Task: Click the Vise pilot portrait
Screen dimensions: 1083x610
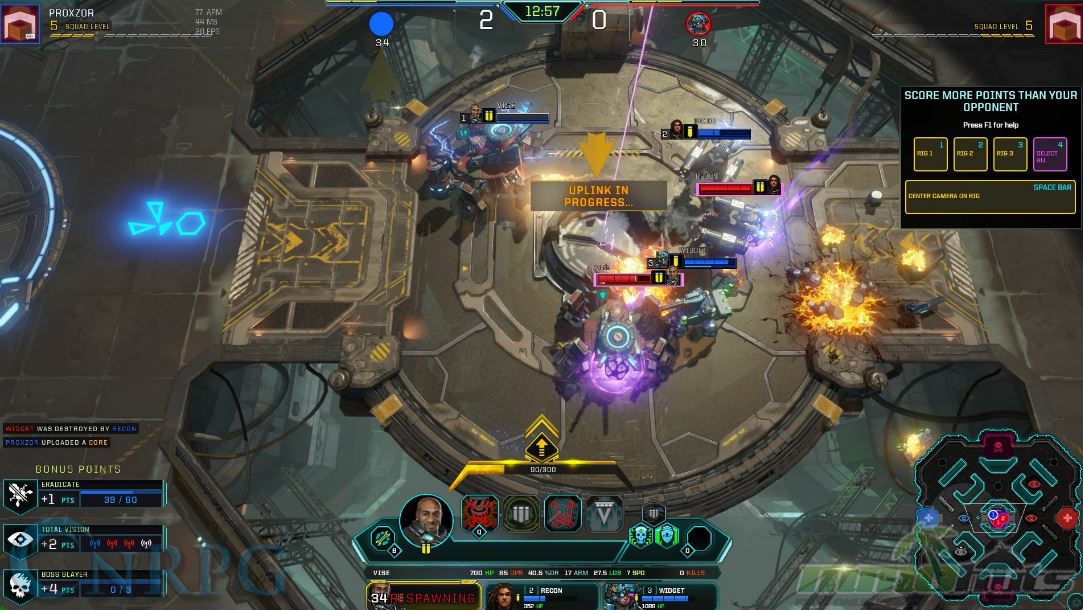Action: point(425,518)
